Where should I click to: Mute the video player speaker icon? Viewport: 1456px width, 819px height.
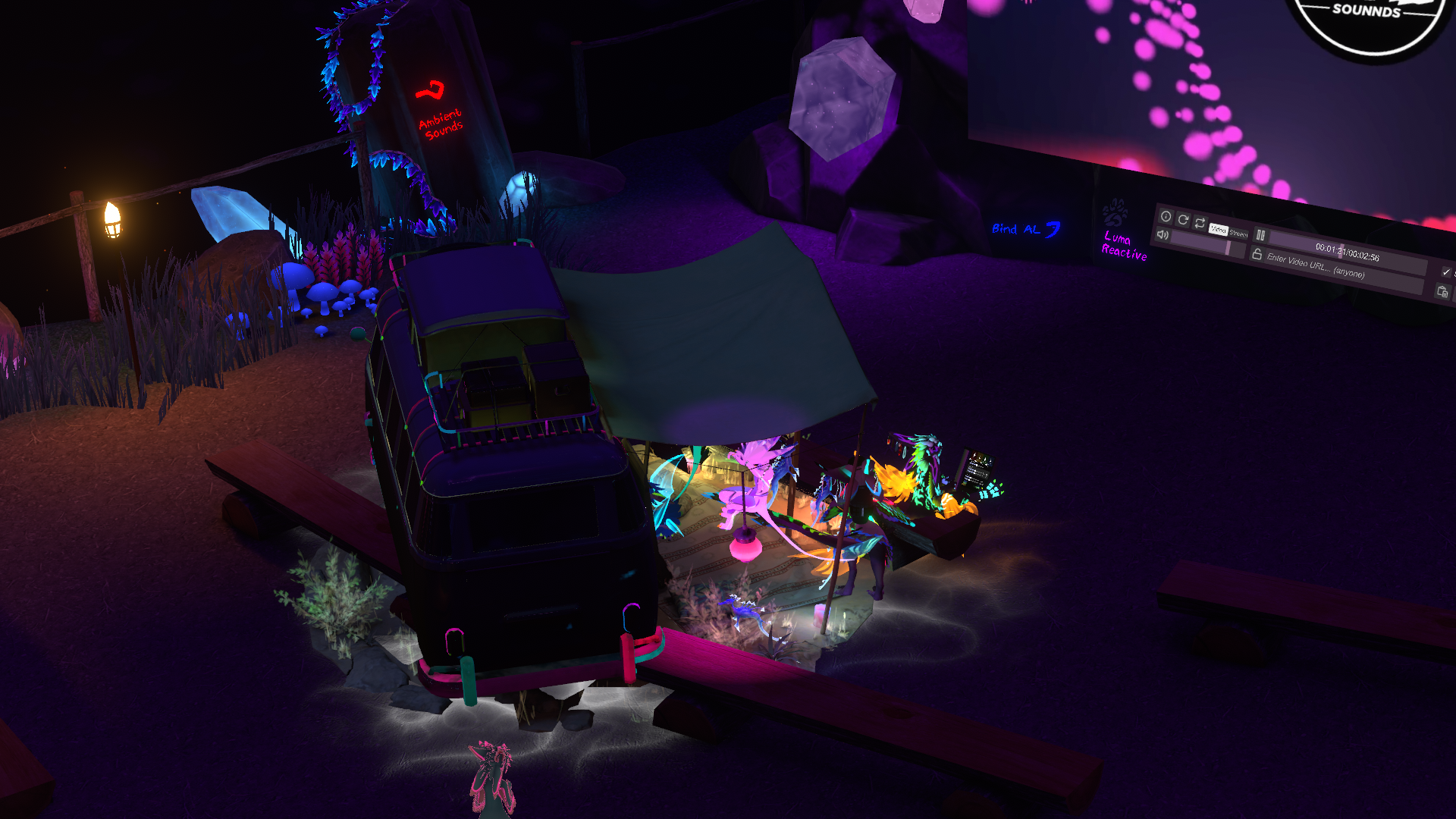click(x=1163, y=235)
